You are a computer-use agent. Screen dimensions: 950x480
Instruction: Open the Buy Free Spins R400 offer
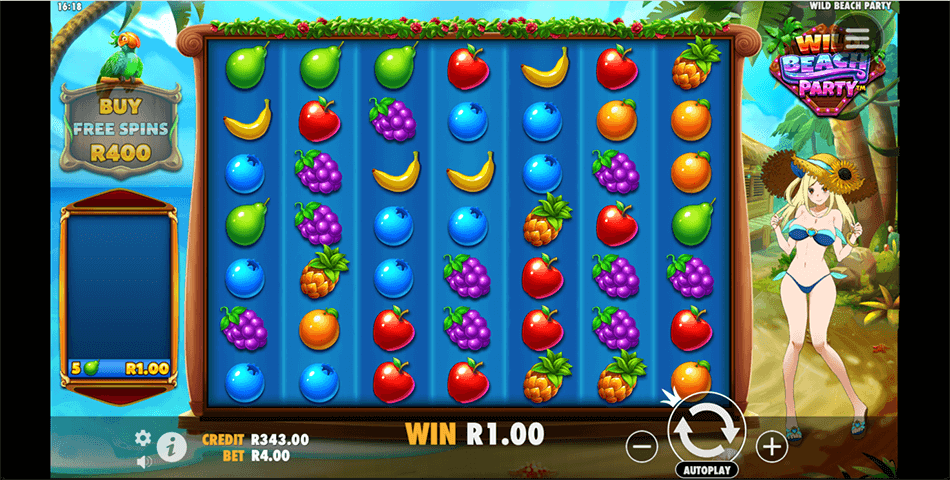point(118,130)
